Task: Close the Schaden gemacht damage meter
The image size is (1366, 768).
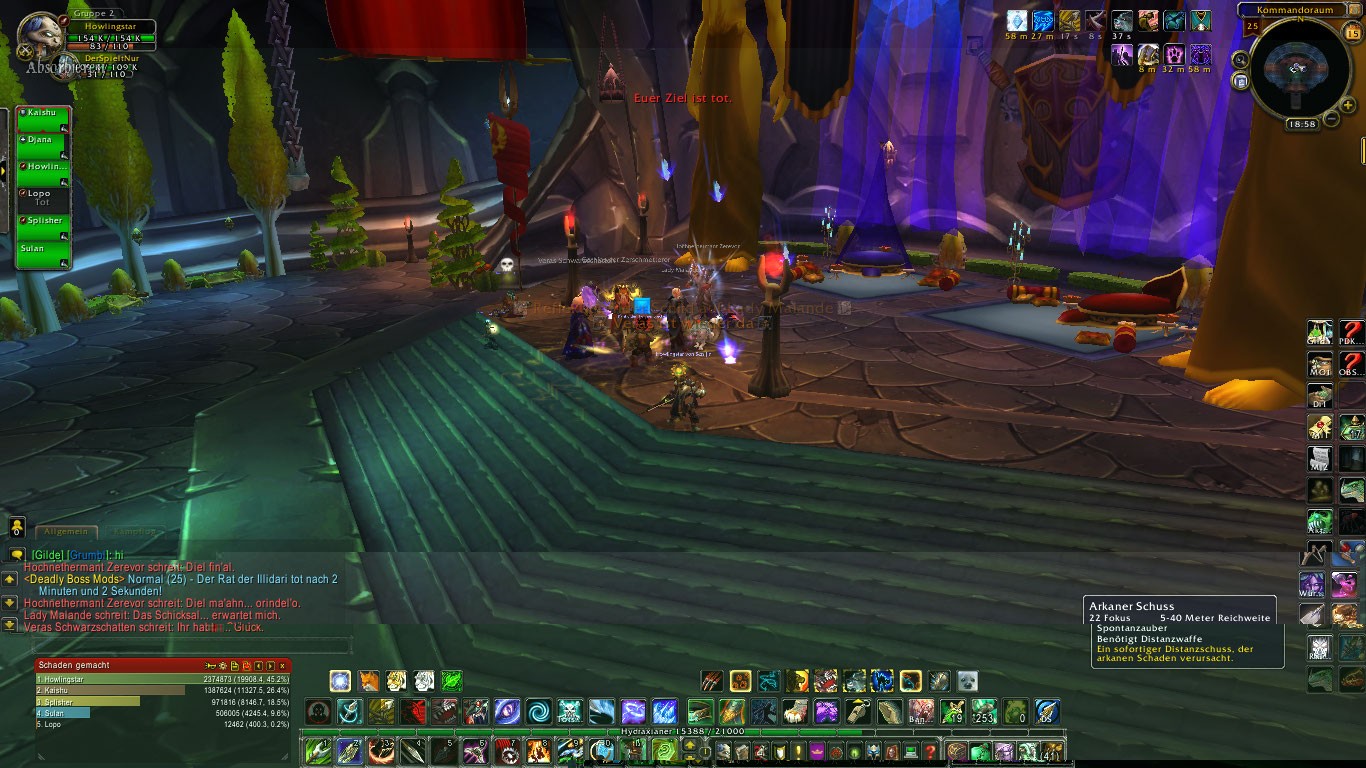Action: tap(283, 665)
